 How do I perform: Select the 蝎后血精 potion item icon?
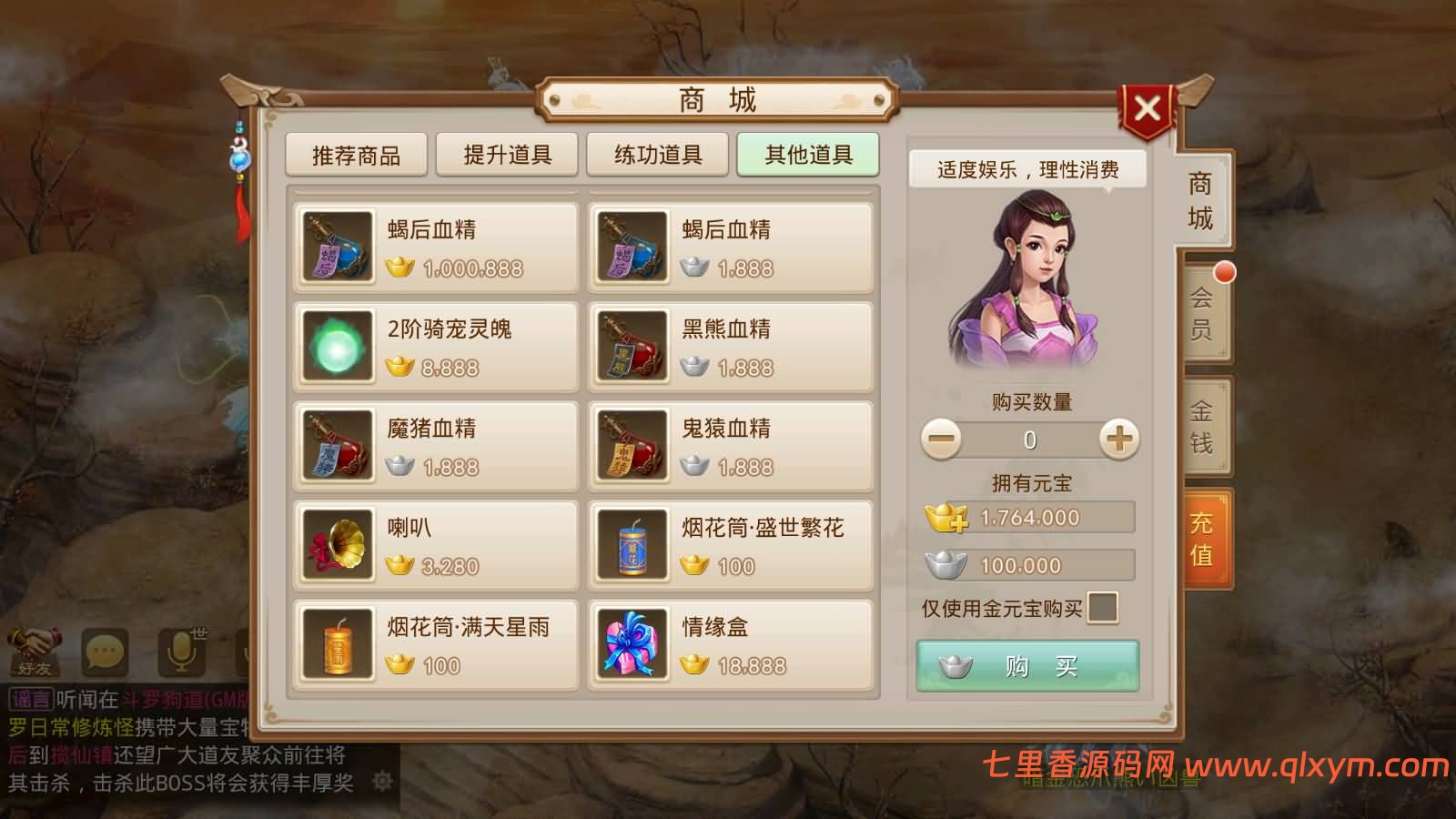tap(336, 246)
